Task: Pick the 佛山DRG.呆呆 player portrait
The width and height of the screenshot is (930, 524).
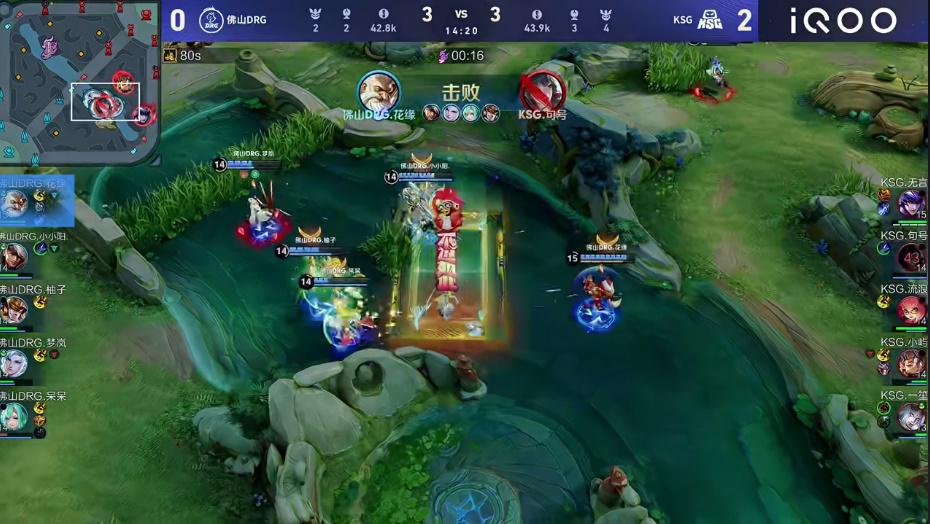Action: coord(14,416)
